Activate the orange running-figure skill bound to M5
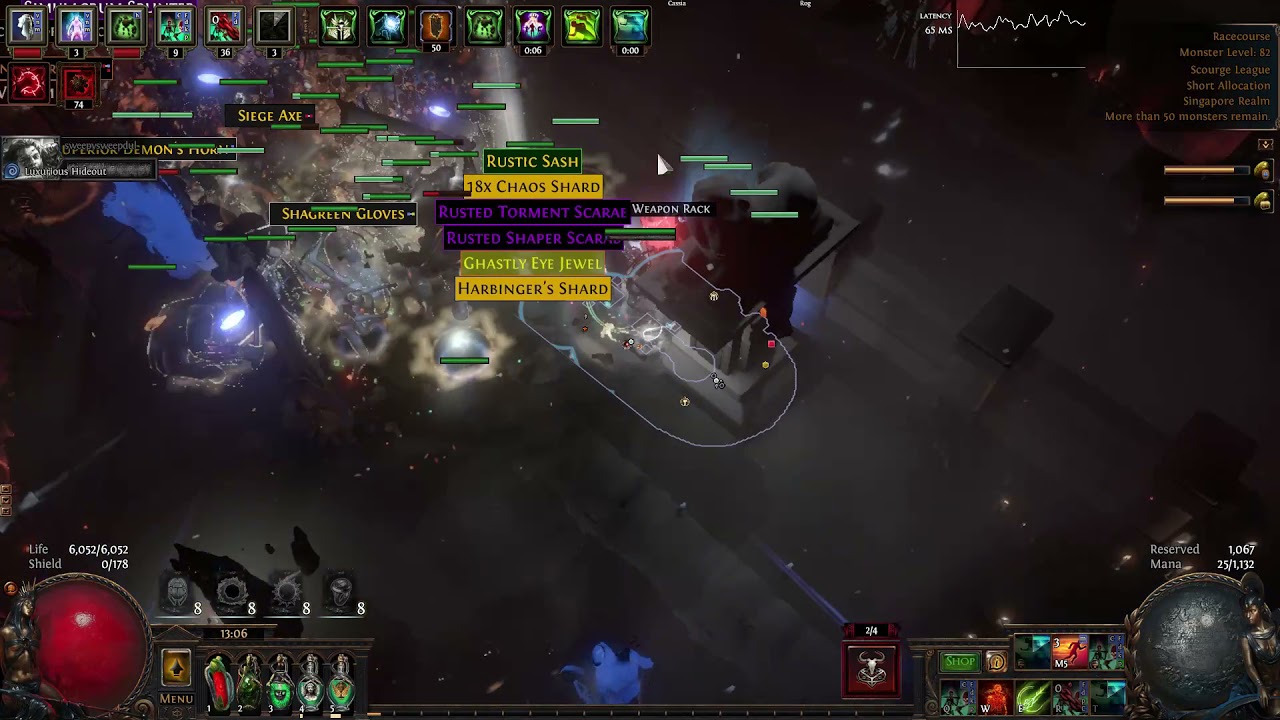Screen dimensions: 1280x720 (x=1069, y=653)
